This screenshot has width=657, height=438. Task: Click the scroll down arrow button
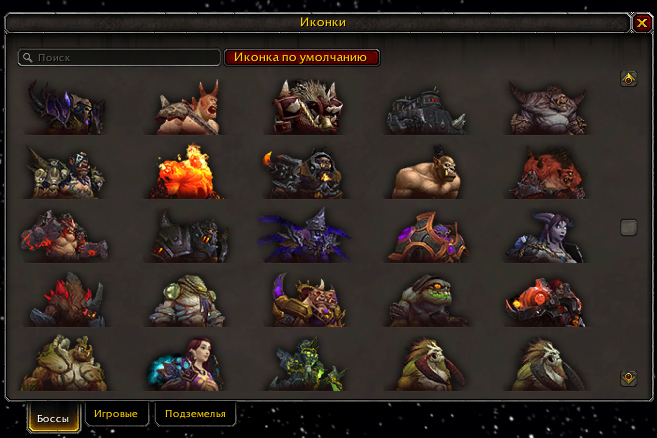click(x=628, y=378)
